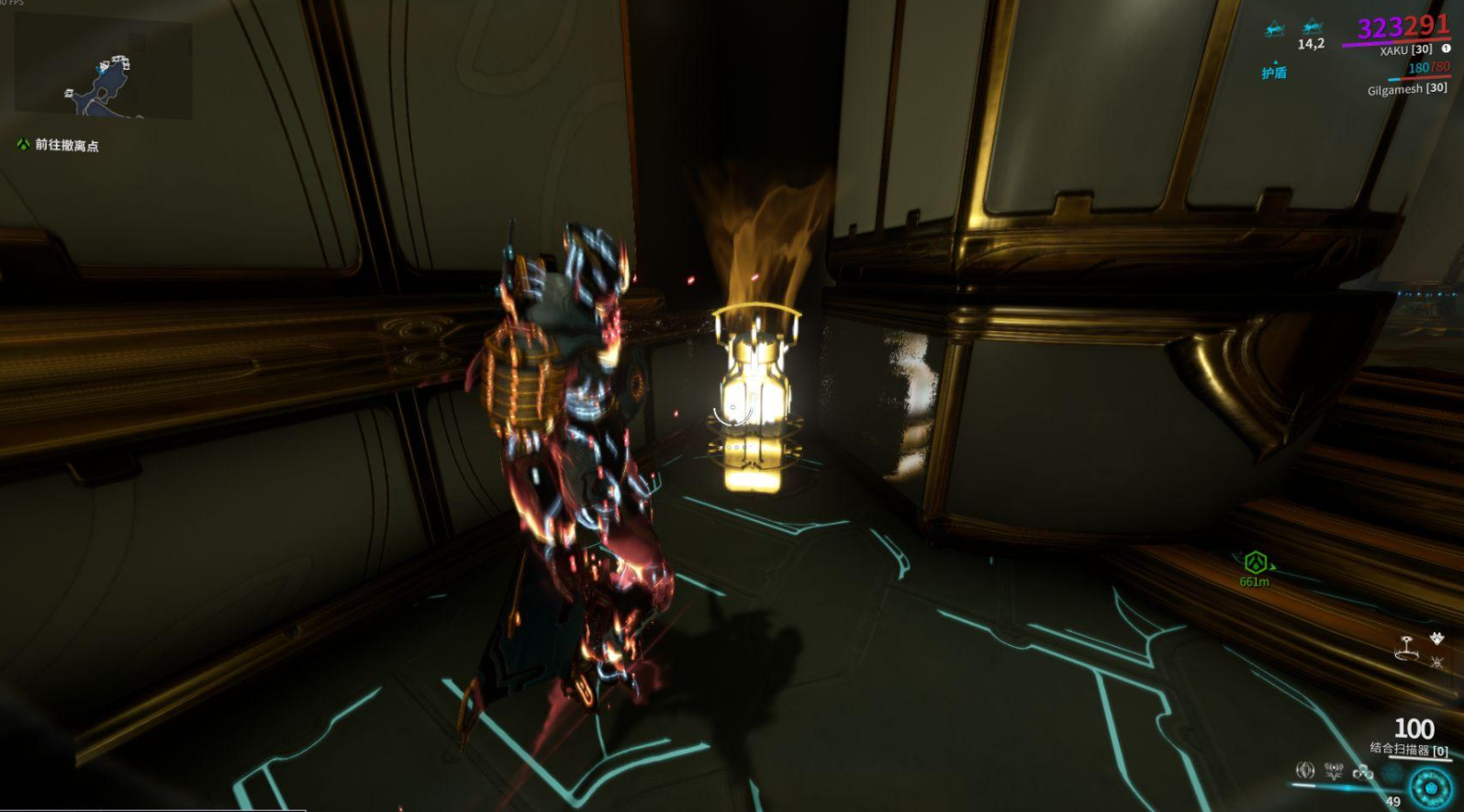This screenshot has width=1464, height=812.
Task: Click the green extraction waypoint marker (661m)
Action: (x=1255, y=562)
